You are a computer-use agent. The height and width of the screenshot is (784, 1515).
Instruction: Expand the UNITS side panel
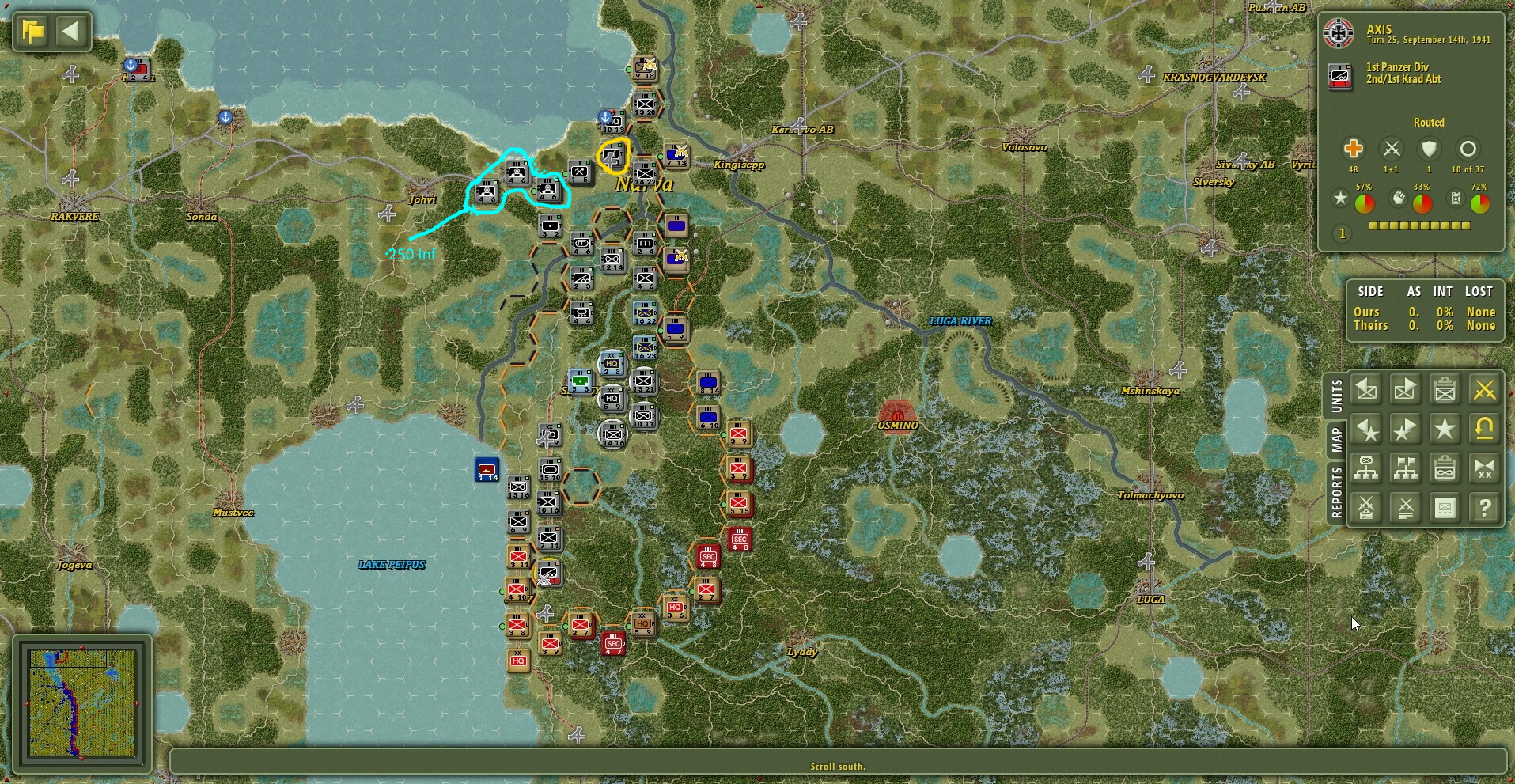(1337, 394)
